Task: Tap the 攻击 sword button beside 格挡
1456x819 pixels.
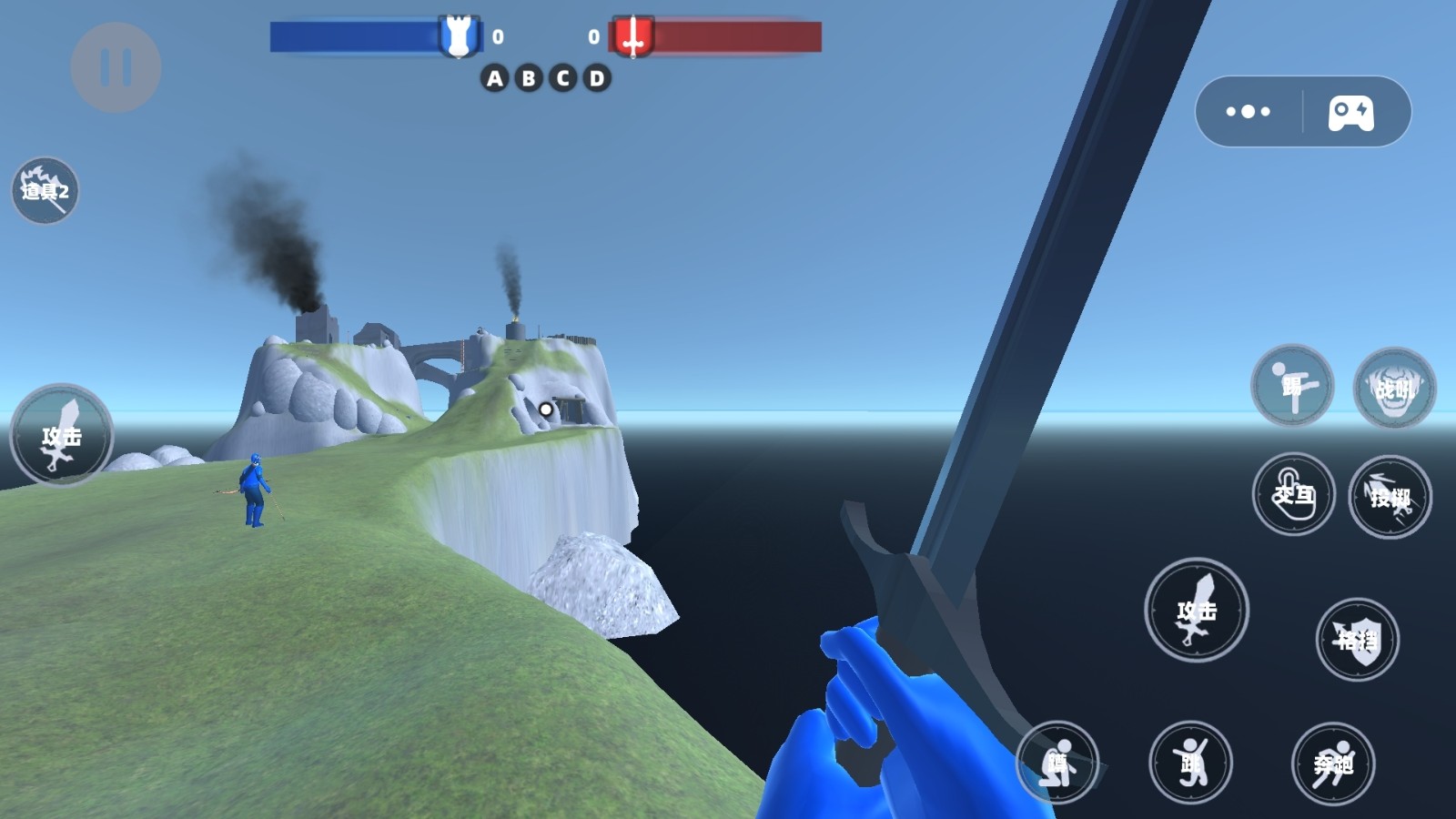Action: point(1196,610)
